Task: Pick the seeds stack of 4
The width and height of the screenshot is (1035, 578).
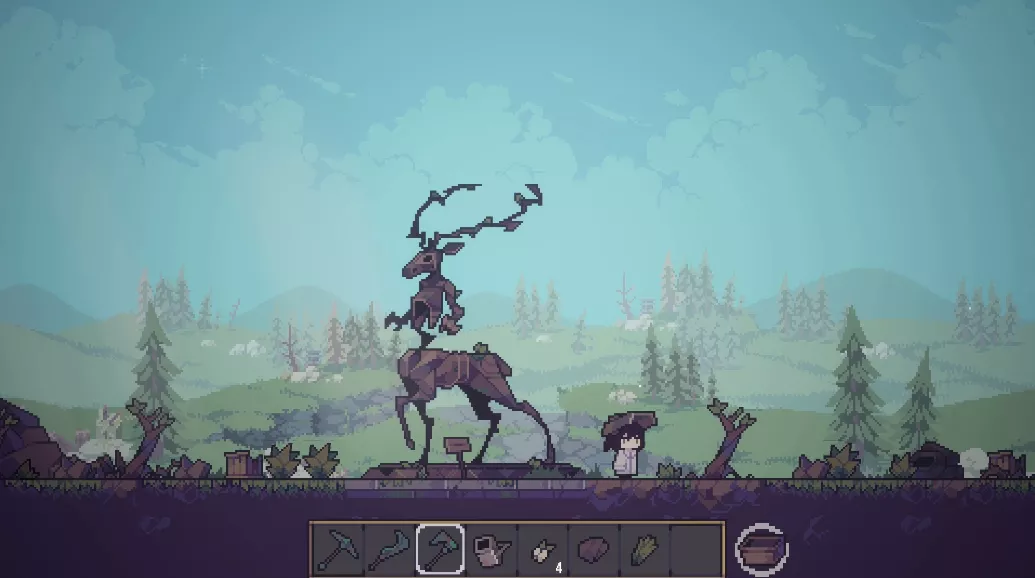Action: (543, 550)
